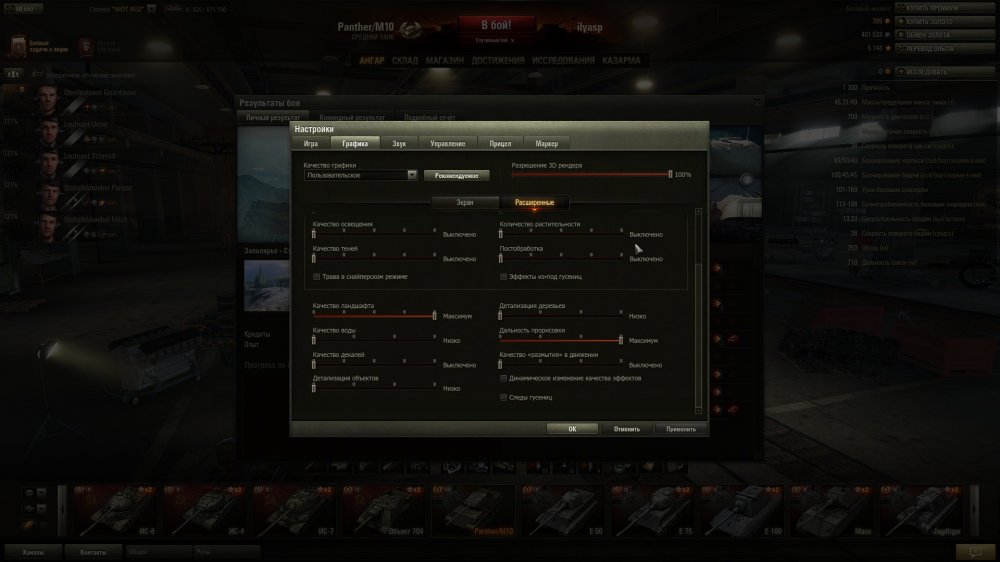Apply changes with the Применить button
This screenshot has height=562, width=1000.
pyautogui.click(x=681, y=429)
